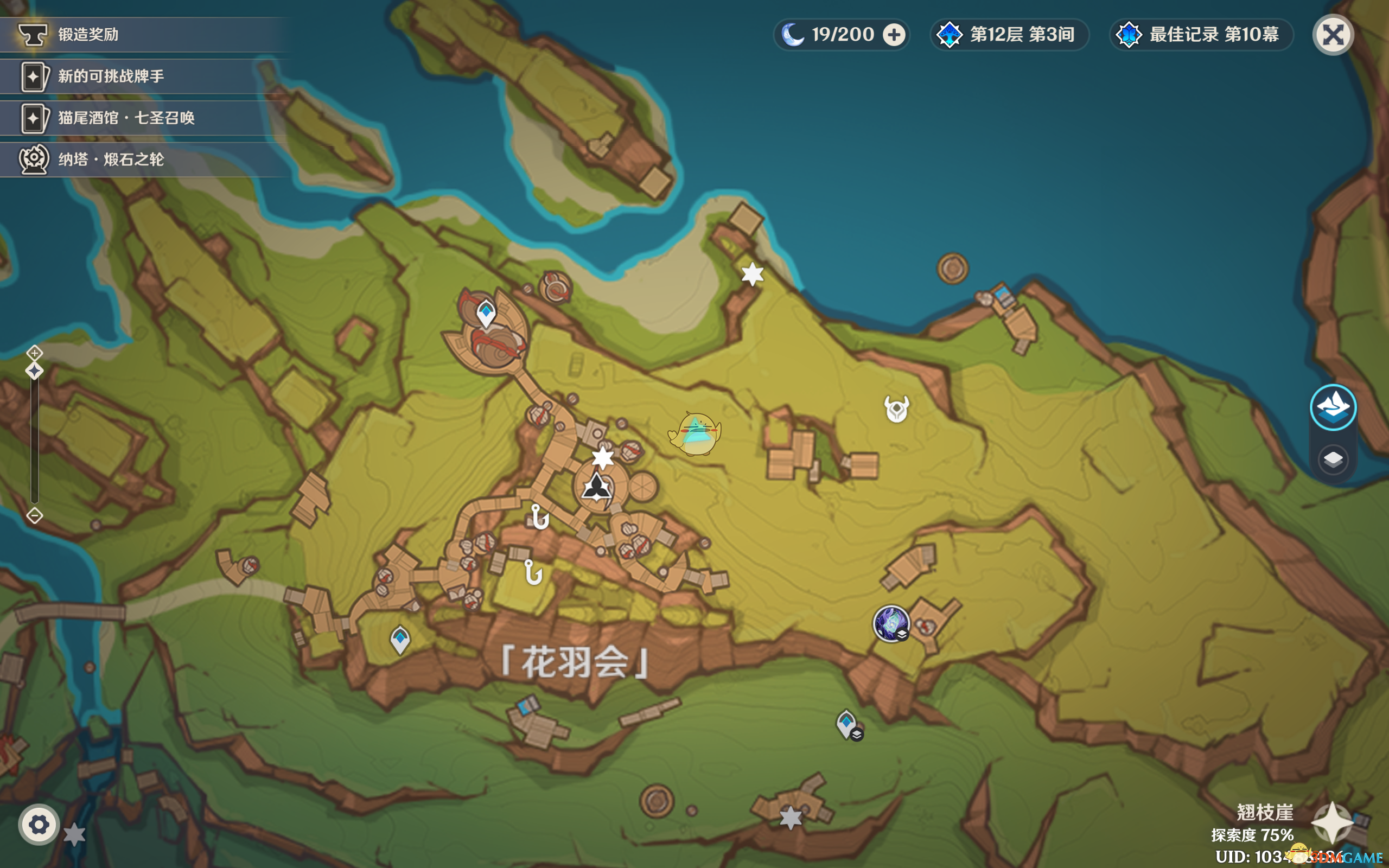Open the Original Resin counter 19/200

coord(842,35)
